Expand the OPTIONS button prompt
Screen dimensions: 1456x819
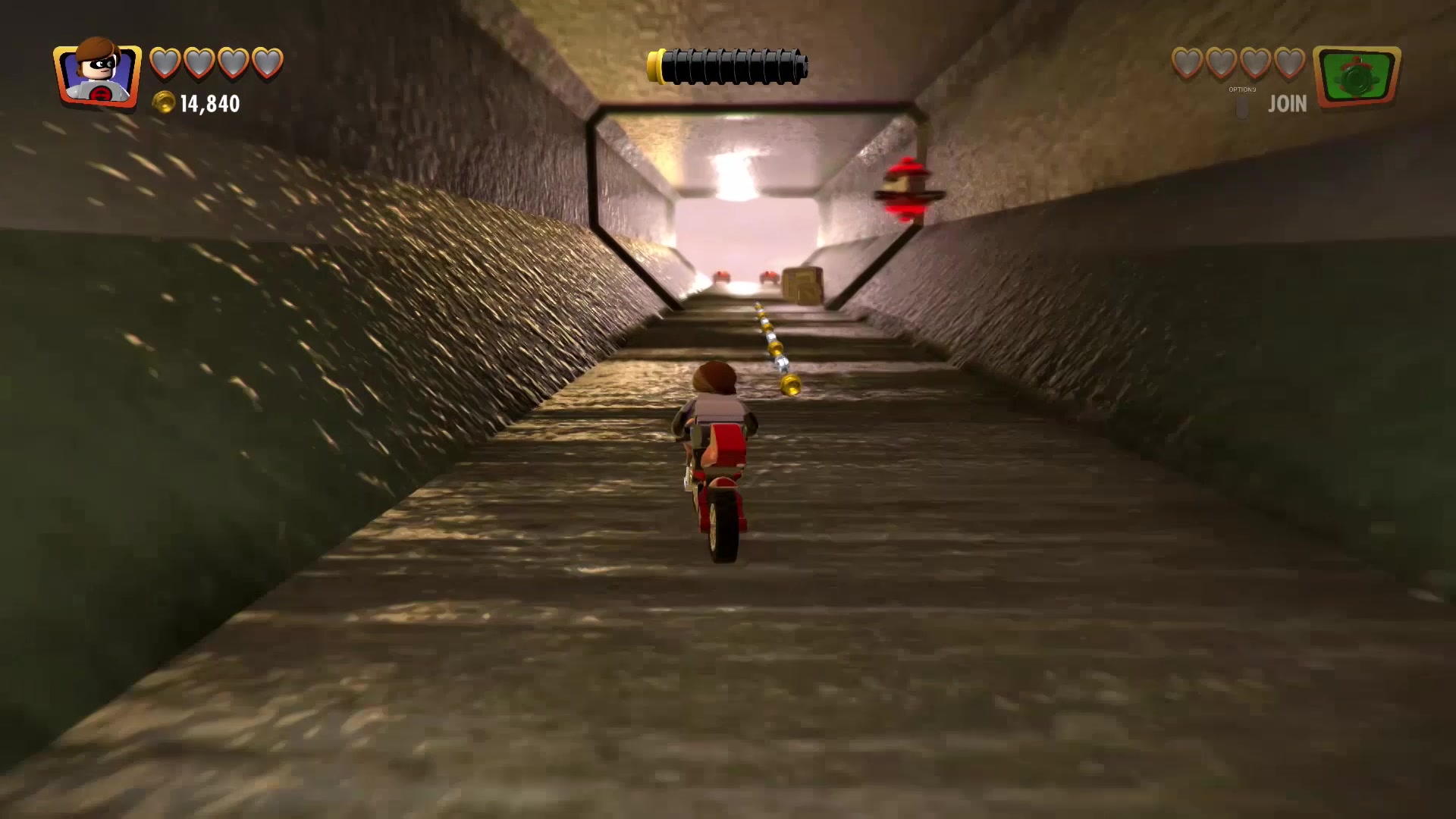(1243, 106)
